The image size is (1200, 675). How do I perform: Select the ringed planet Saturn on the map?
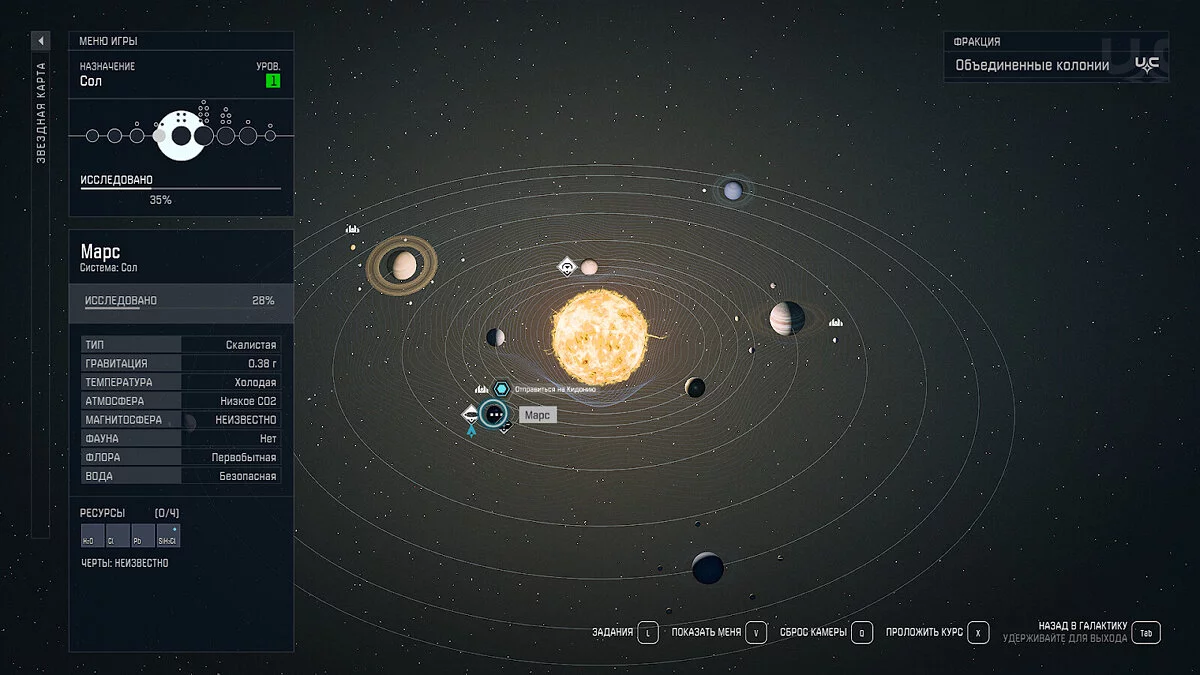tap(402, 265)
